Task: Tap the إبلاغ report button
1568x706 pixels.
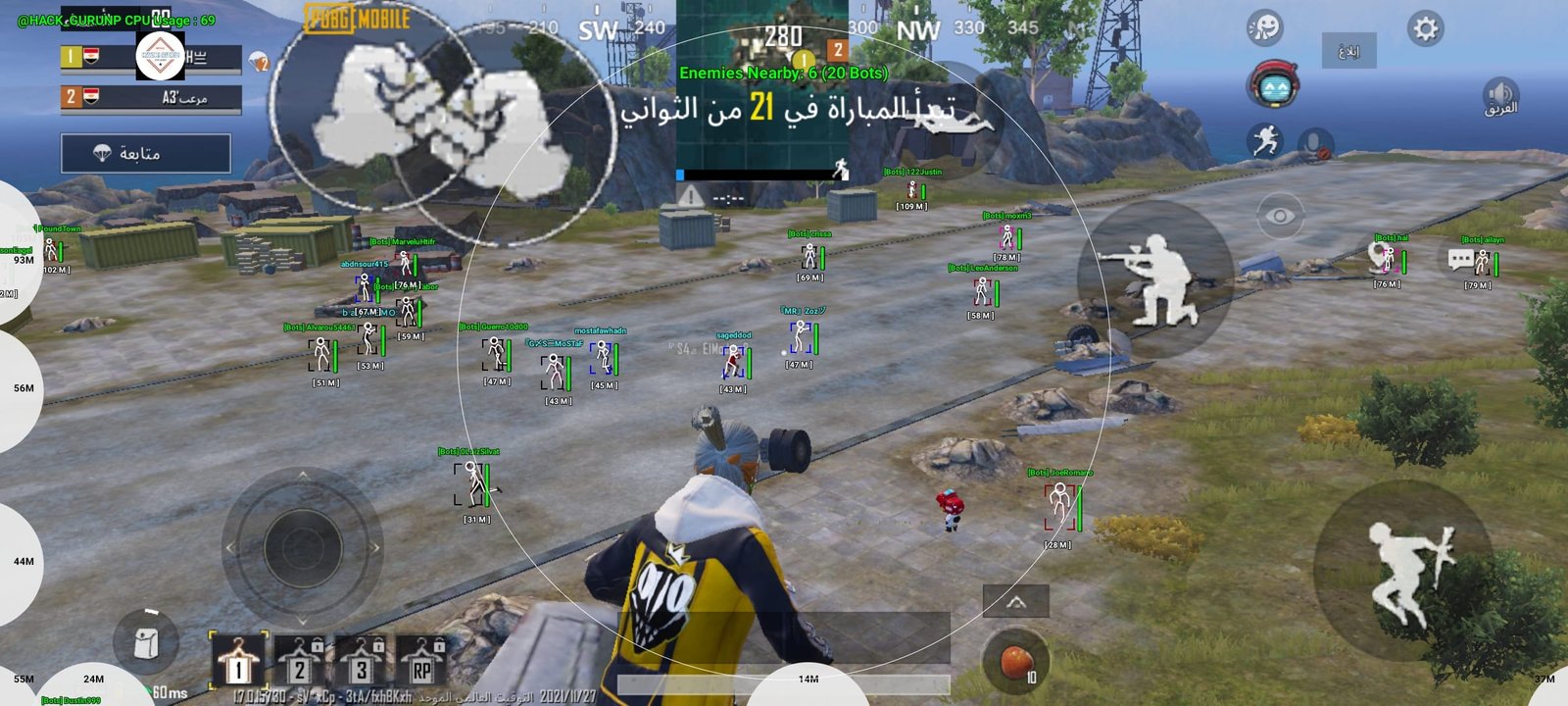Action: (1350, 51)
